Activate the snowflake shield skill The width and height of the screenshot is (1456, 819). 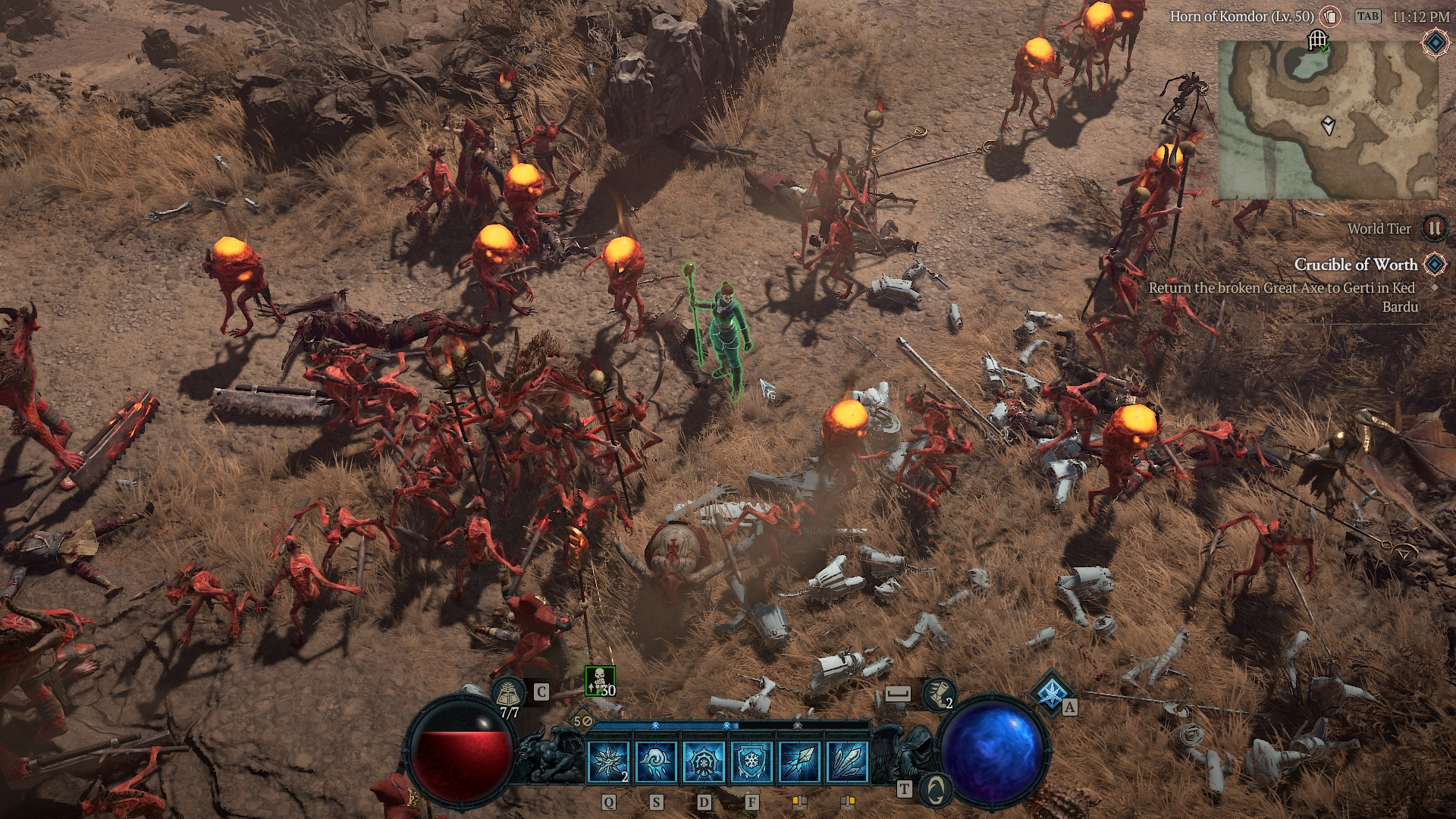click(x=751, y=761)
